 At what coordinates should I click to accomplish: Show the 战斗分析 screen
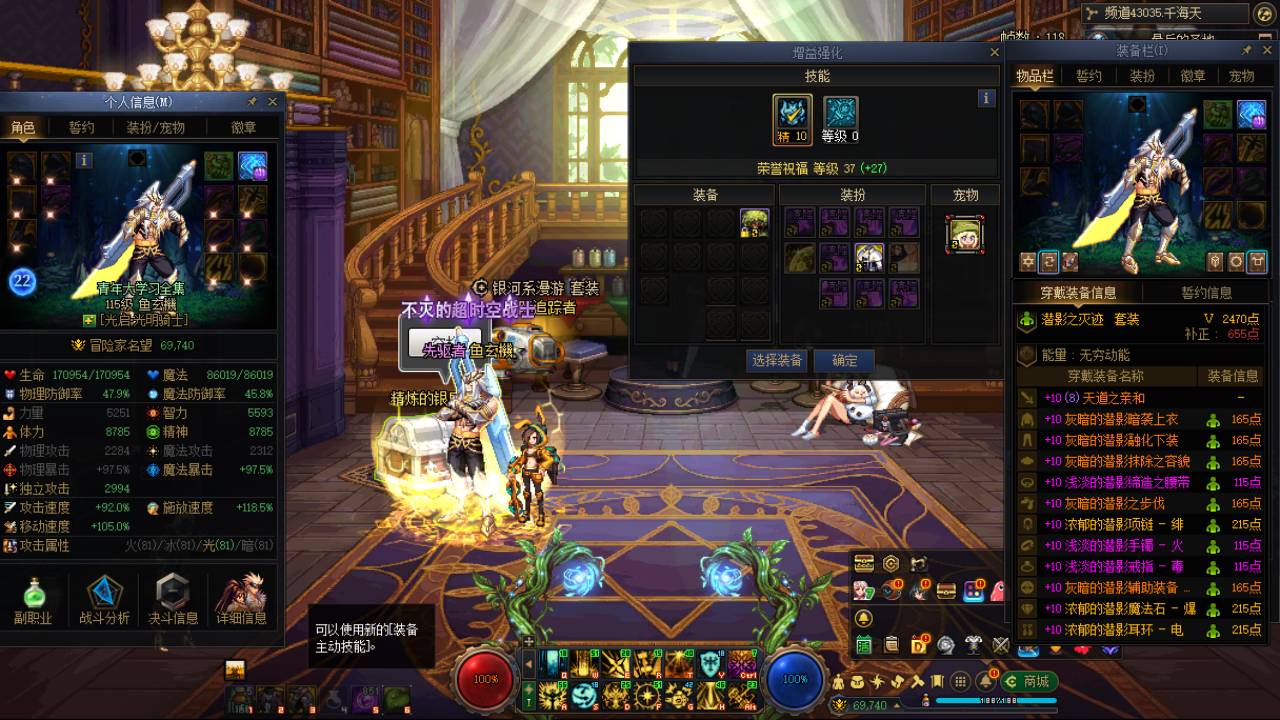click(104, 600)
